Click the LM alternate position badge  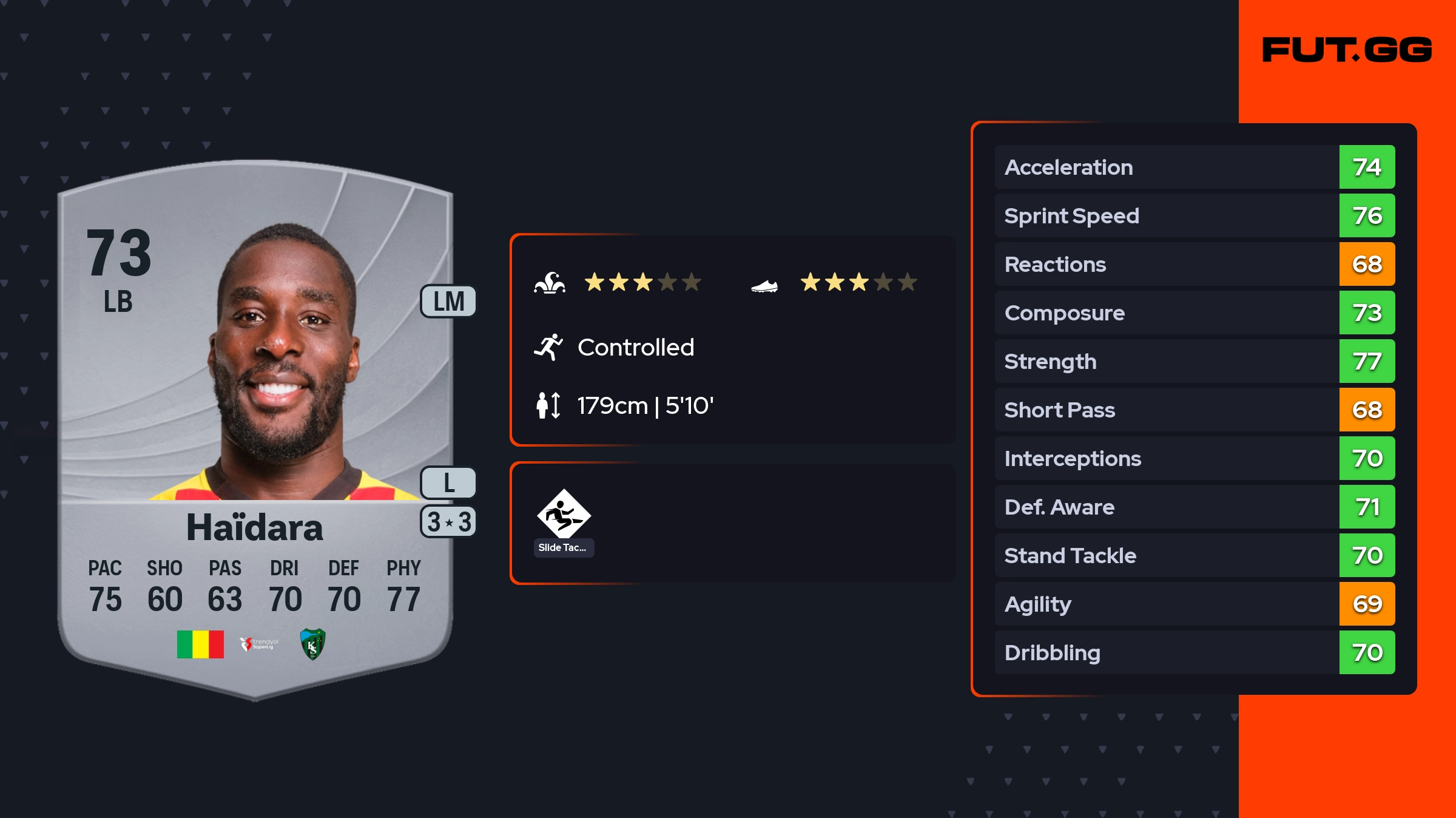(x=448, y=301)
